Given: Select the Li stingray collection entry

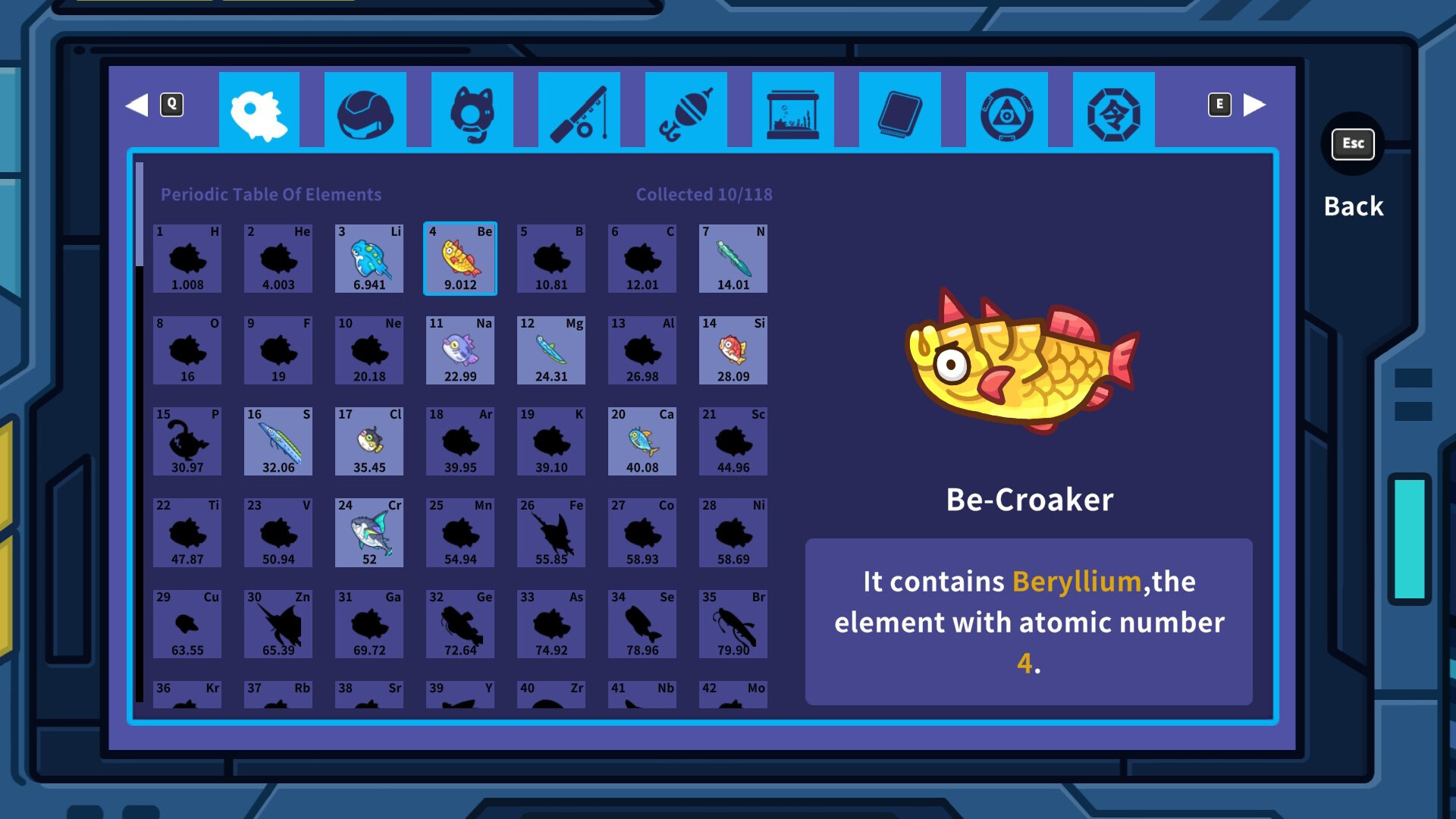Looking at the screenshot, I should tap(369, 259).
